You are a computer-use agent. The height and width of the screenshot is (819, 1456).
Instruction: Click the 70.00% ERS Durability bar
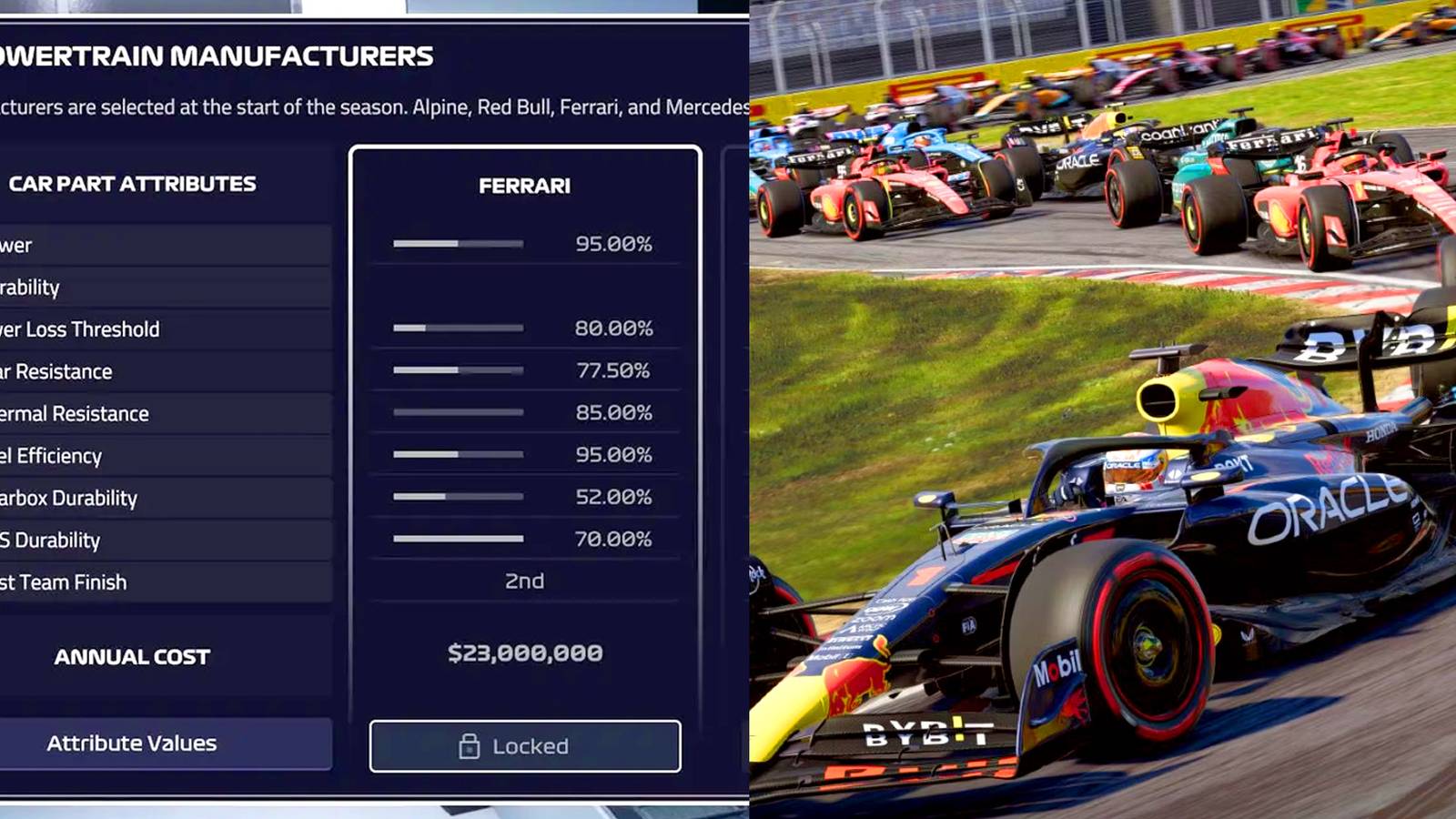click(x=458, y=538)
